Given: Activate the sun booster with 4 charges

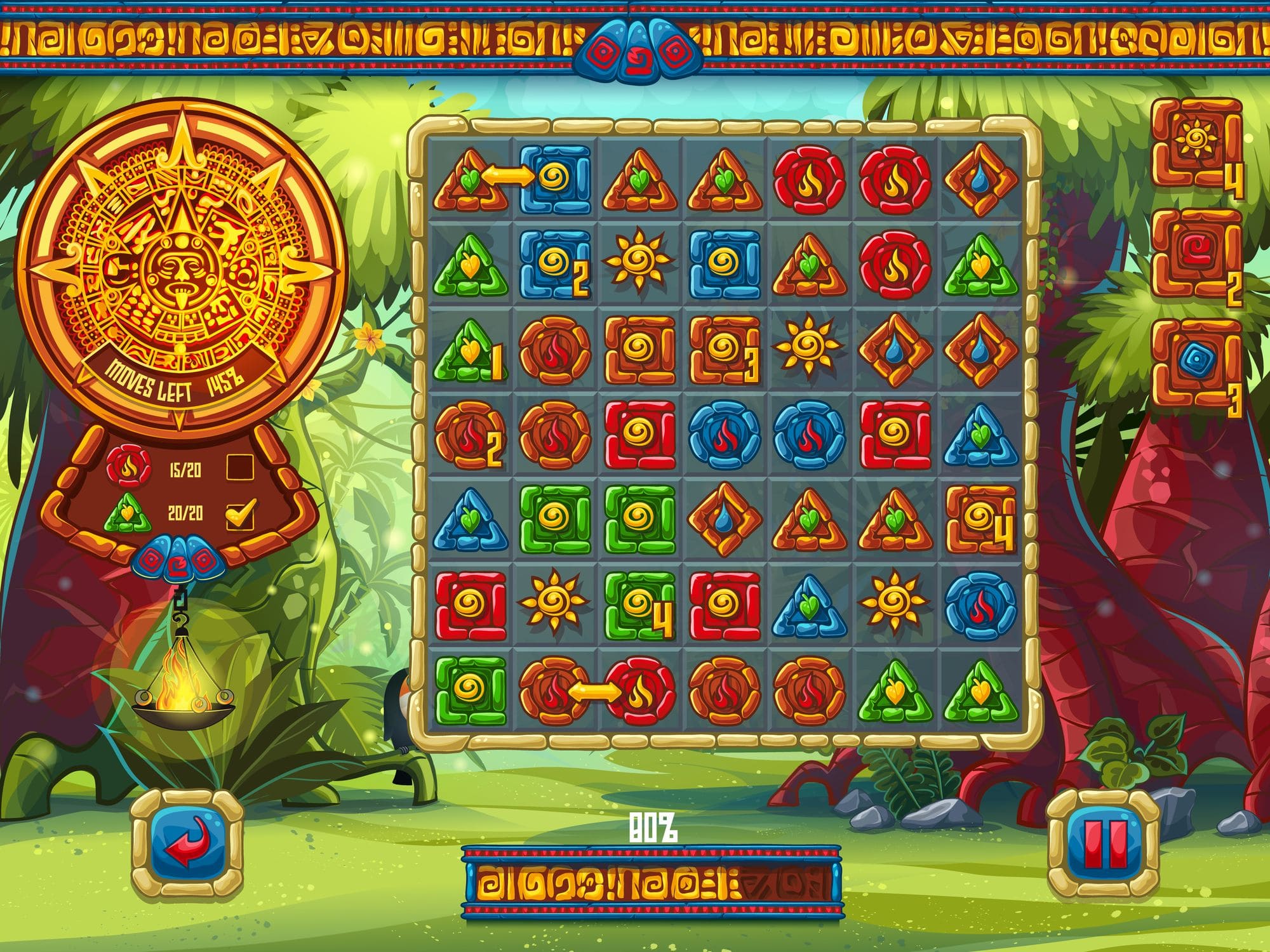Looking at the screenshot, I should pos(1196,143).
